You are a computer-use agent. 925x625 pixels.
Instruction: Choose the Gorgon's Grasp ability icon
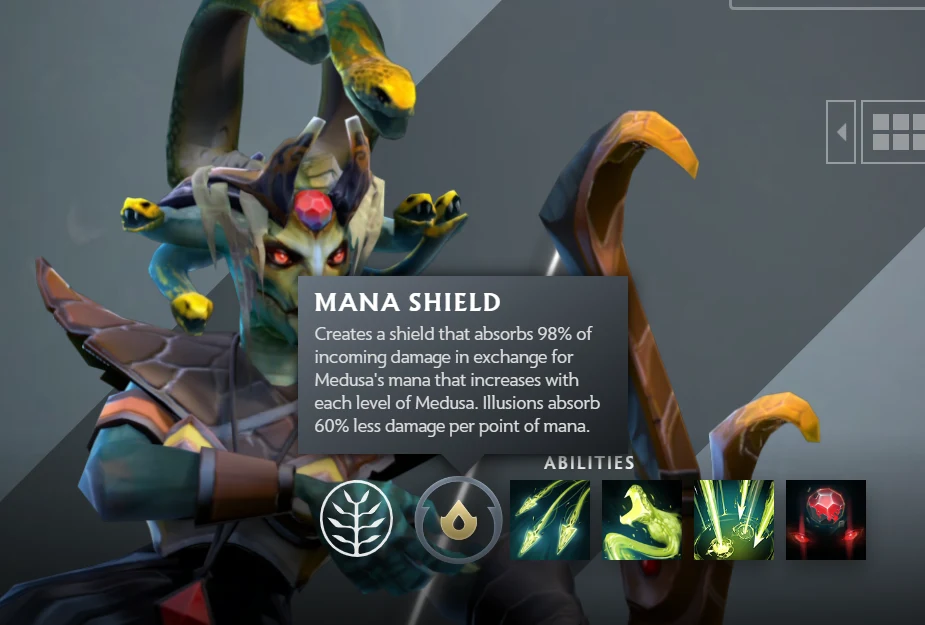point(734,519)
